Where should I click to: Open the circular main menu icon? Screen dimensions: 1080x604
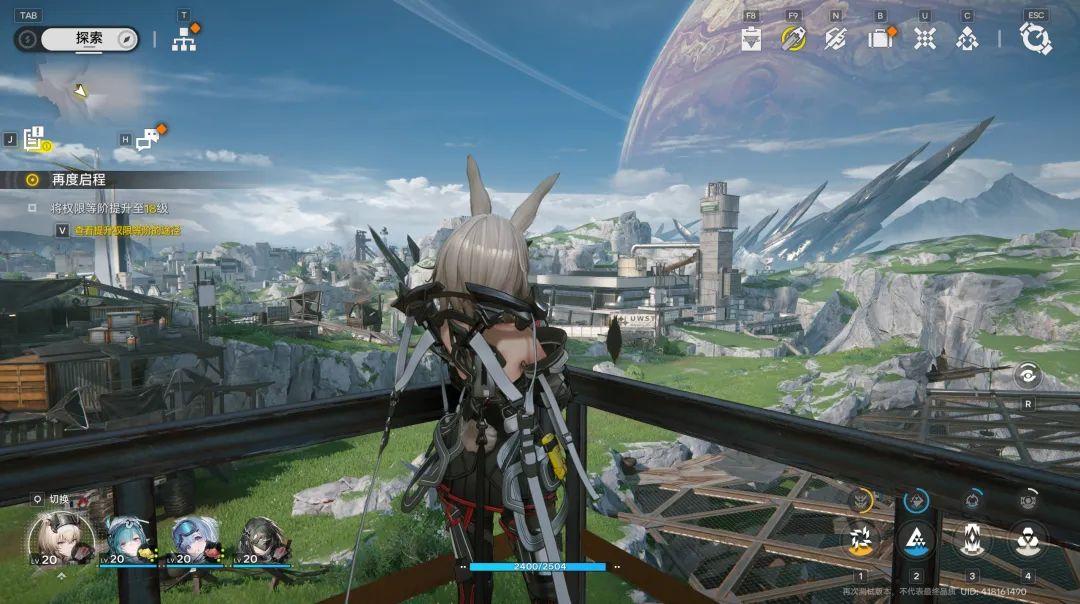(1035, 39)
